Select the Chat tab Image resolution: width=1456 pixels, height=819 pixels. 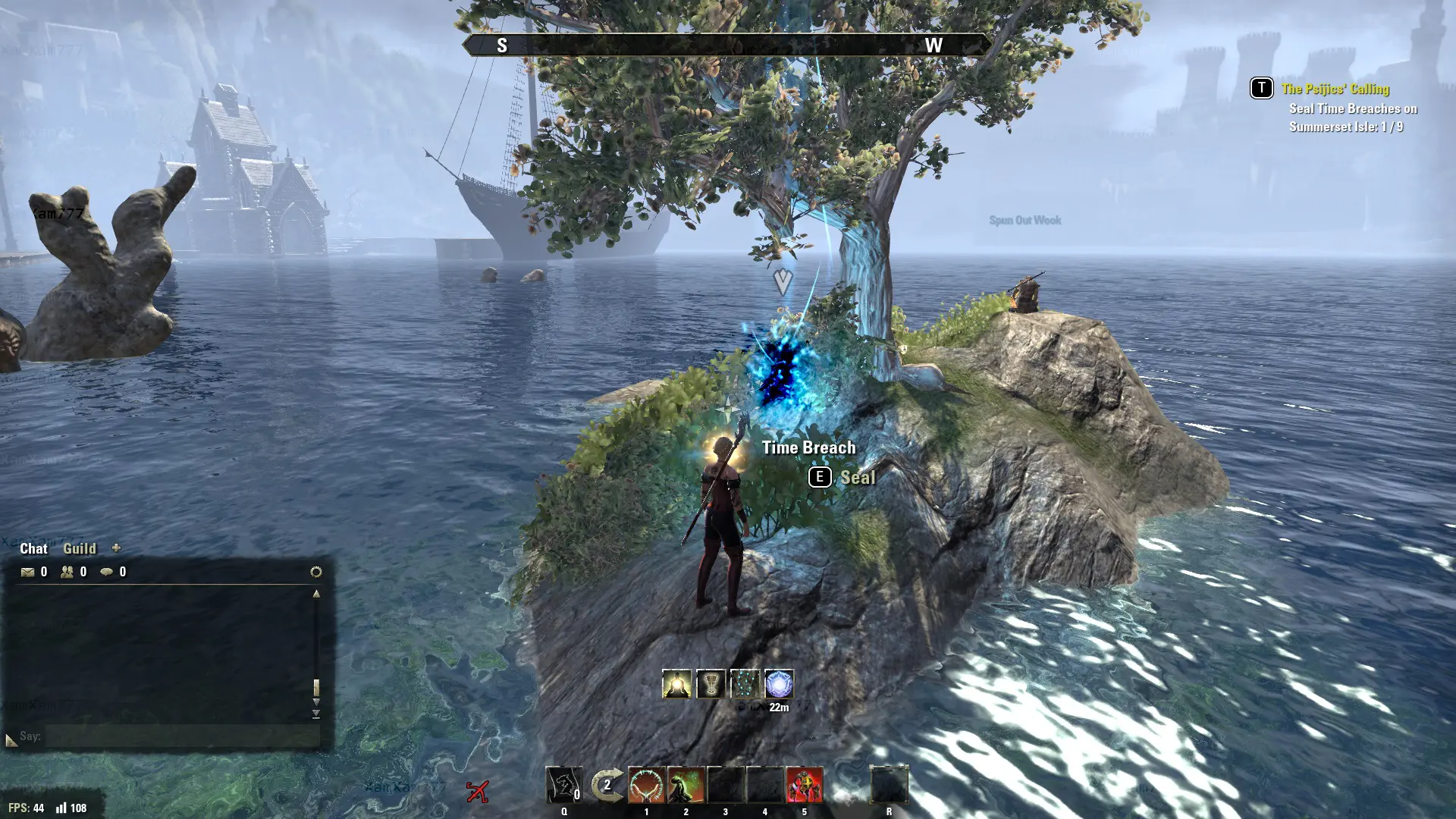[33, 548]
